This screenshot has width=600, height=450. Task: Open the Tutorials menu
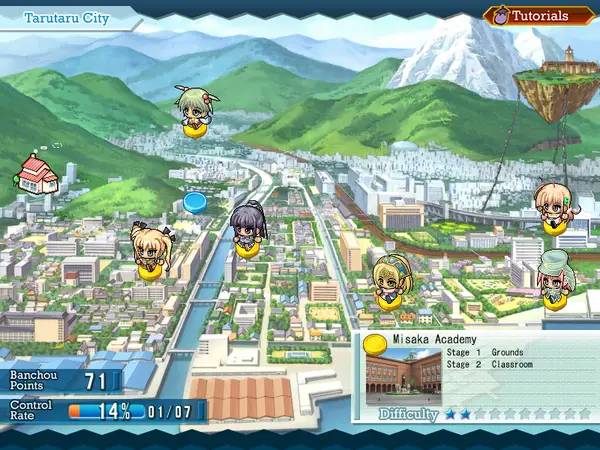pyautogui.click(x=527, y=16)
